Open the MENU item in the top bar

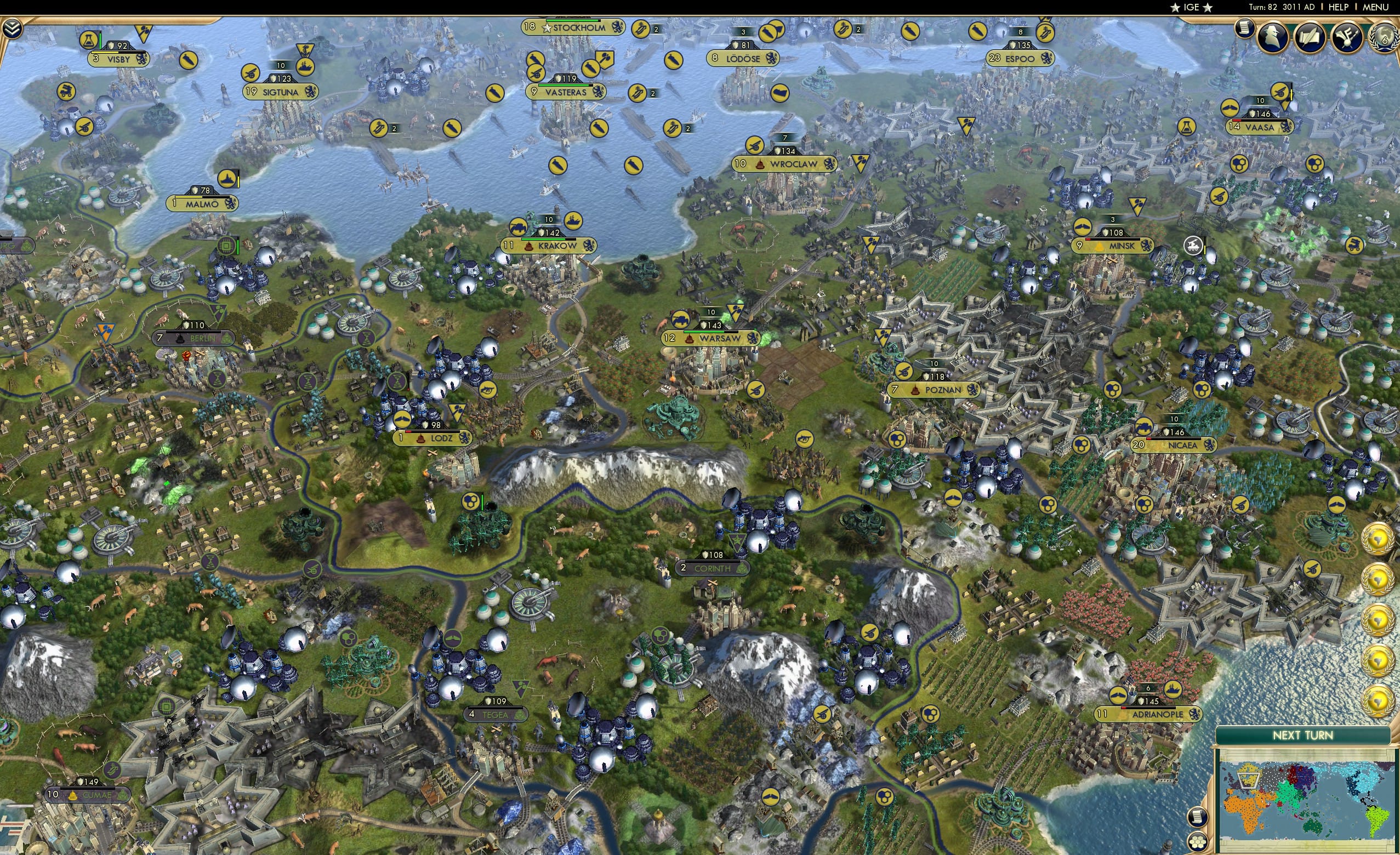pos(1376,7)
